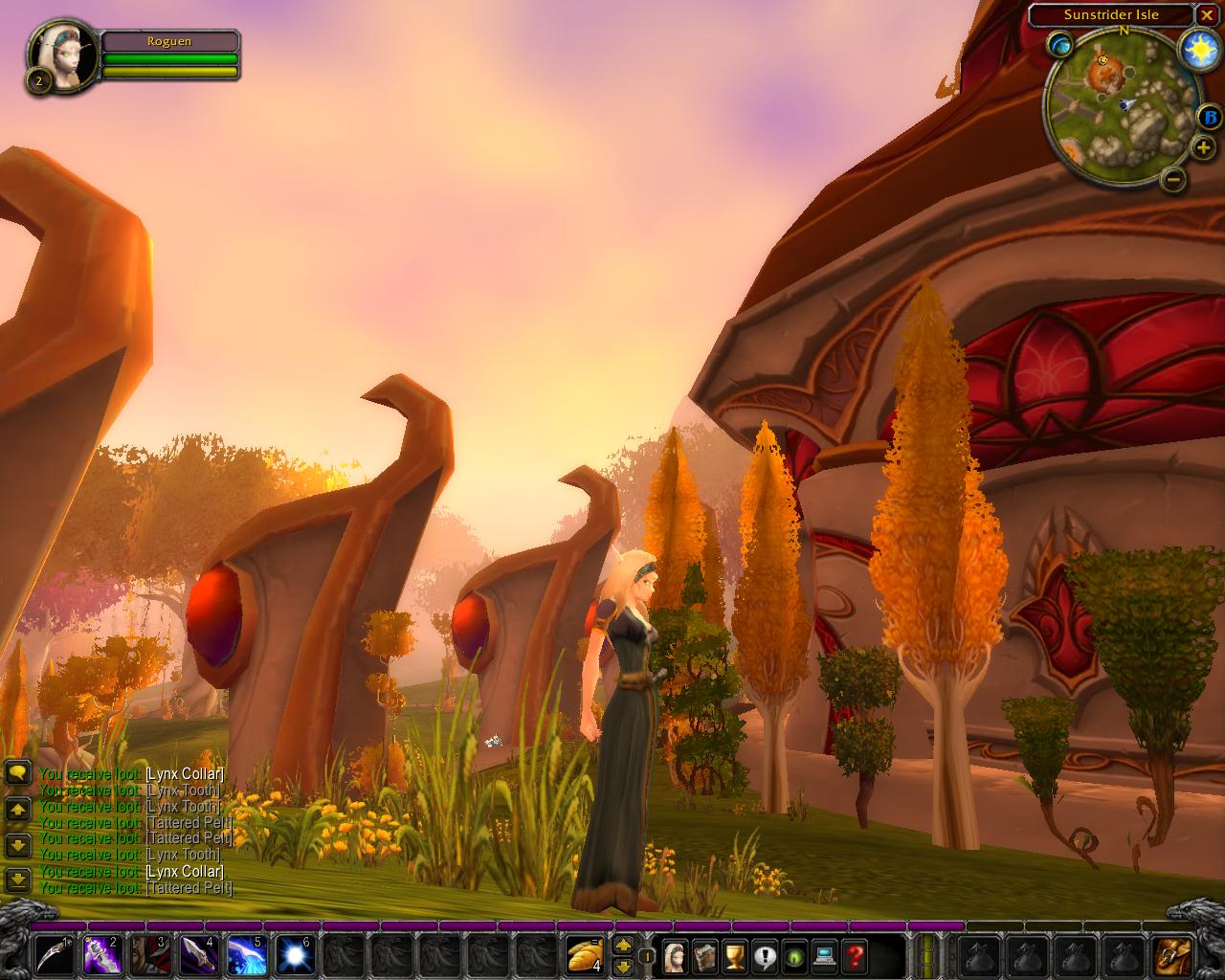
Task: Trigger the blue slash ability in slot 5
Action: click(246, 955)
